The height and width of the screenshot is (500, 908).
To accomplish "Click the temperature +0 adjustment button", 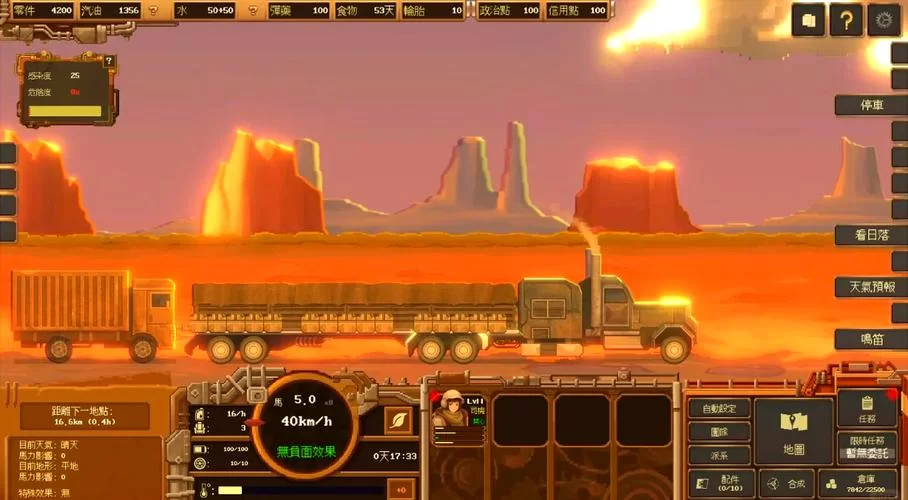I will tap(401, 490).
